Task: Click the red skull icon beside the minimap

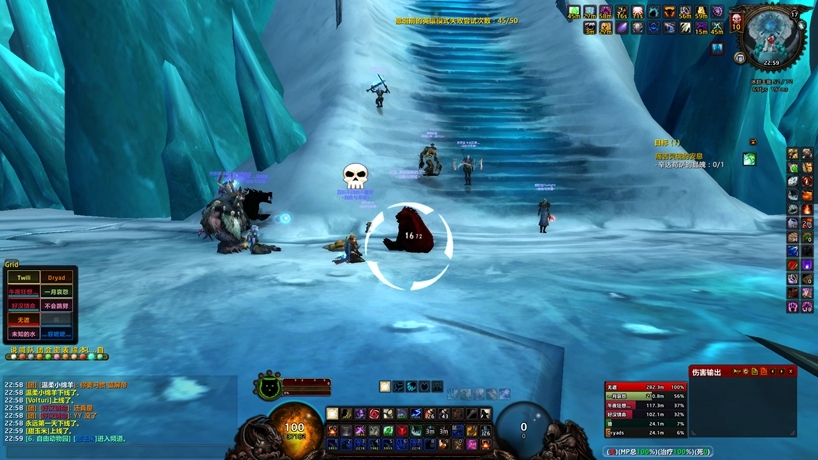Action: 736,21
